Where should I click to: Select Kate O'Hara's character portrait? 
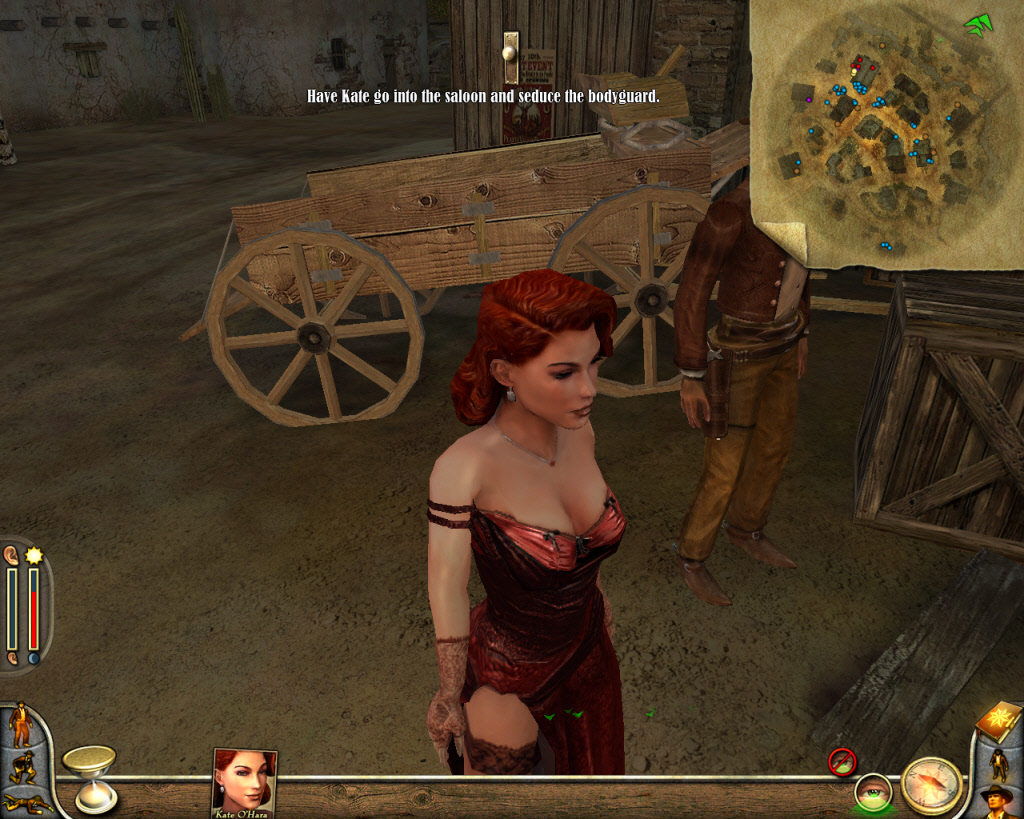pos(244,782)
